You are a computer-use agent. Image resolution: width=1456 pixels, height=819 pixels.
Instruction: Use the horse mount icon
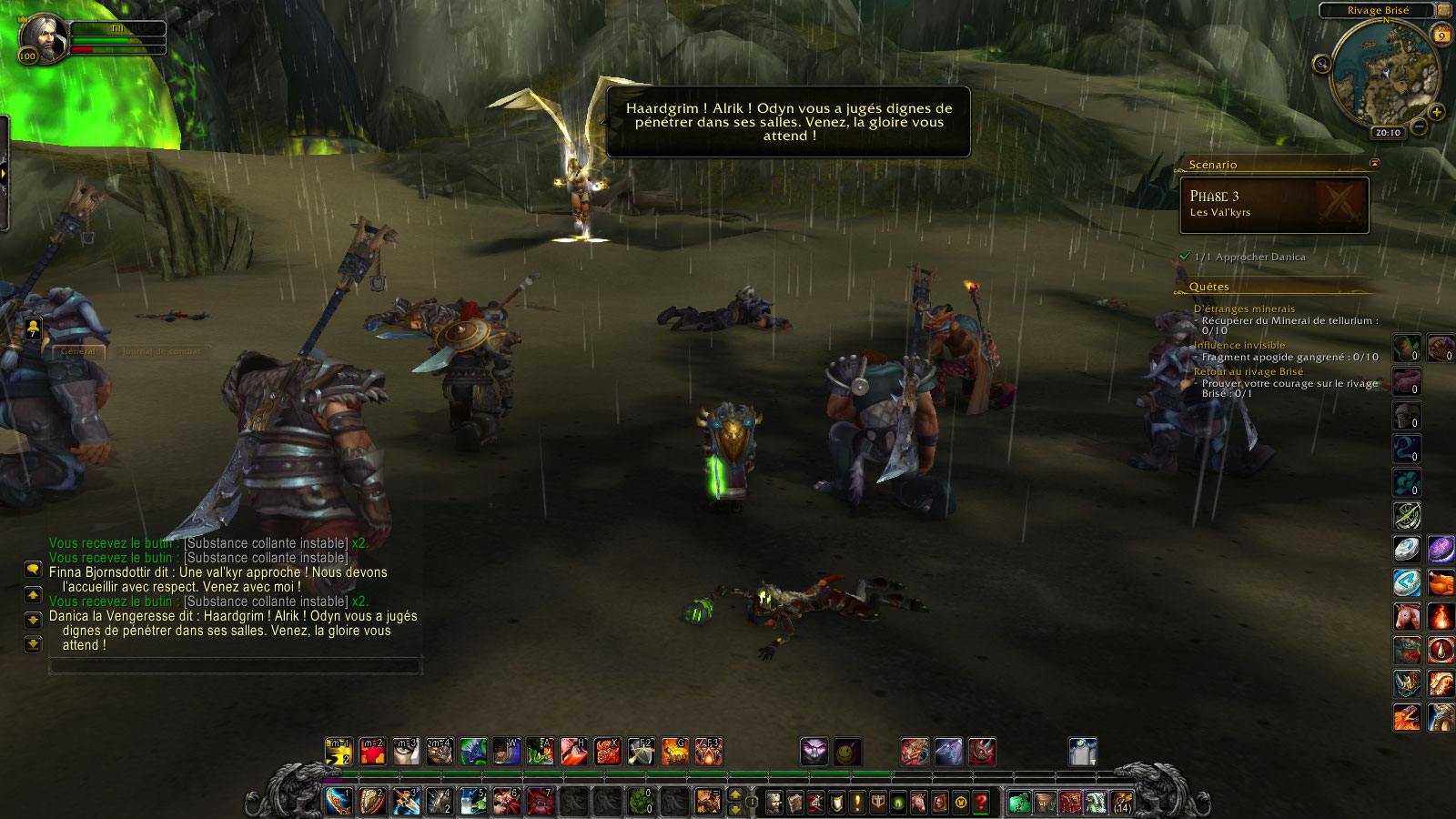tap(1405, 616)
